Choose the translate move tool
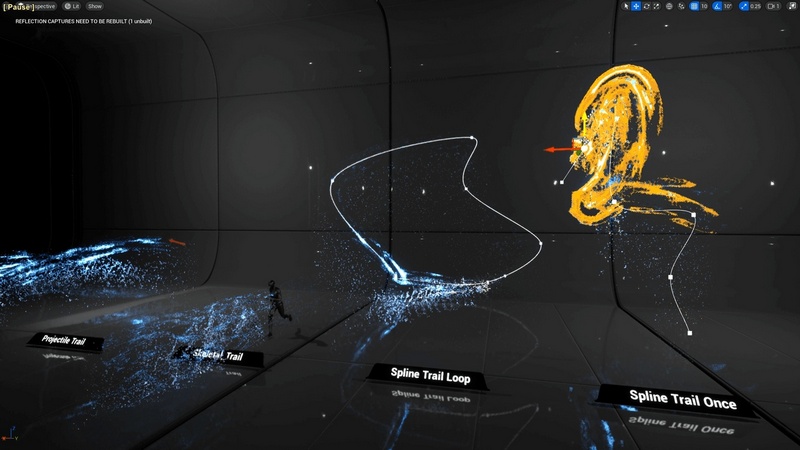Viewport: 800px width, 450px height. click(637, 6)
